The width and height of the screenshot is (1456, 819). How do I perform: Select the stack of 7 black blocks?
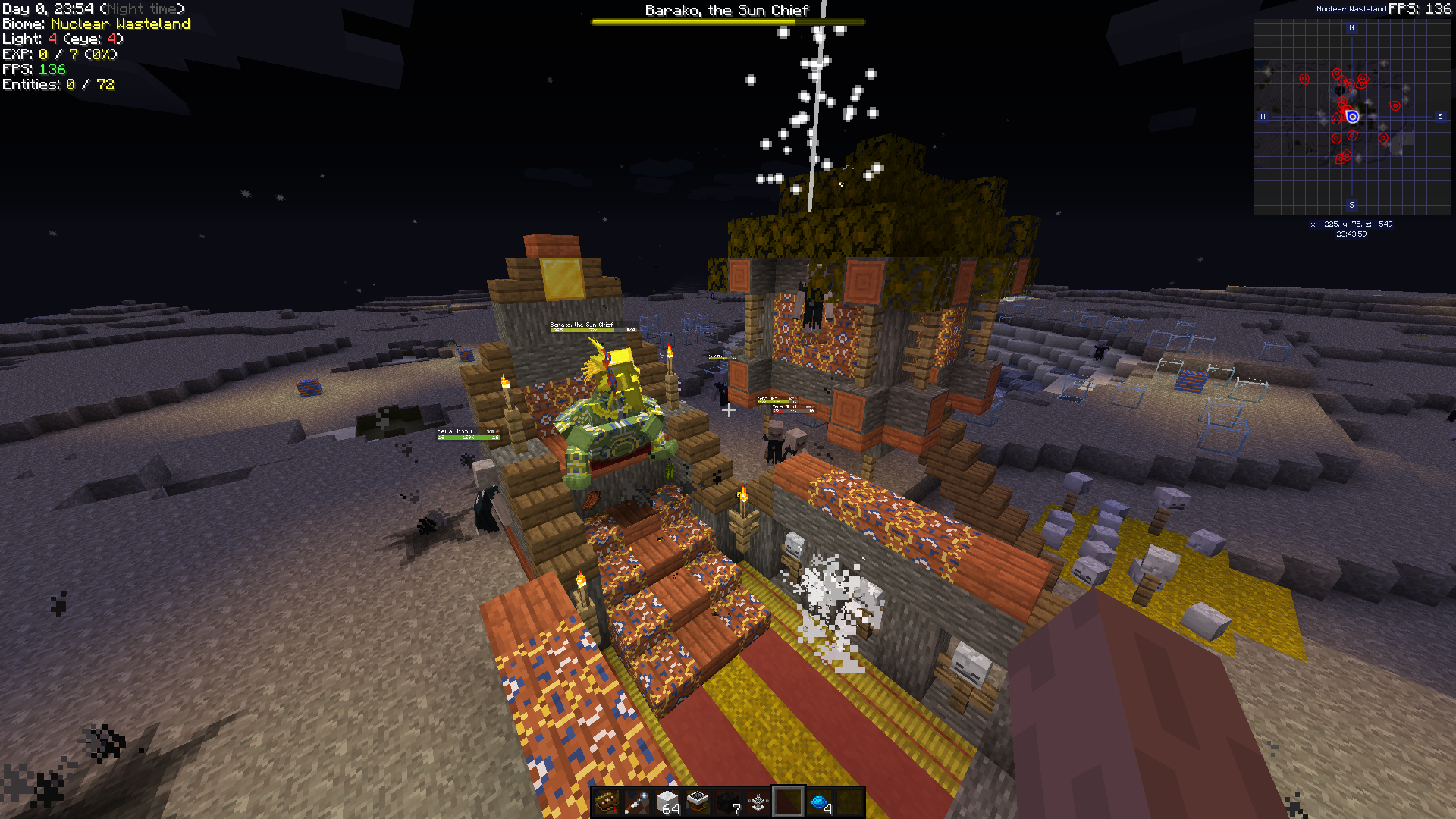[x=726, y=802]
